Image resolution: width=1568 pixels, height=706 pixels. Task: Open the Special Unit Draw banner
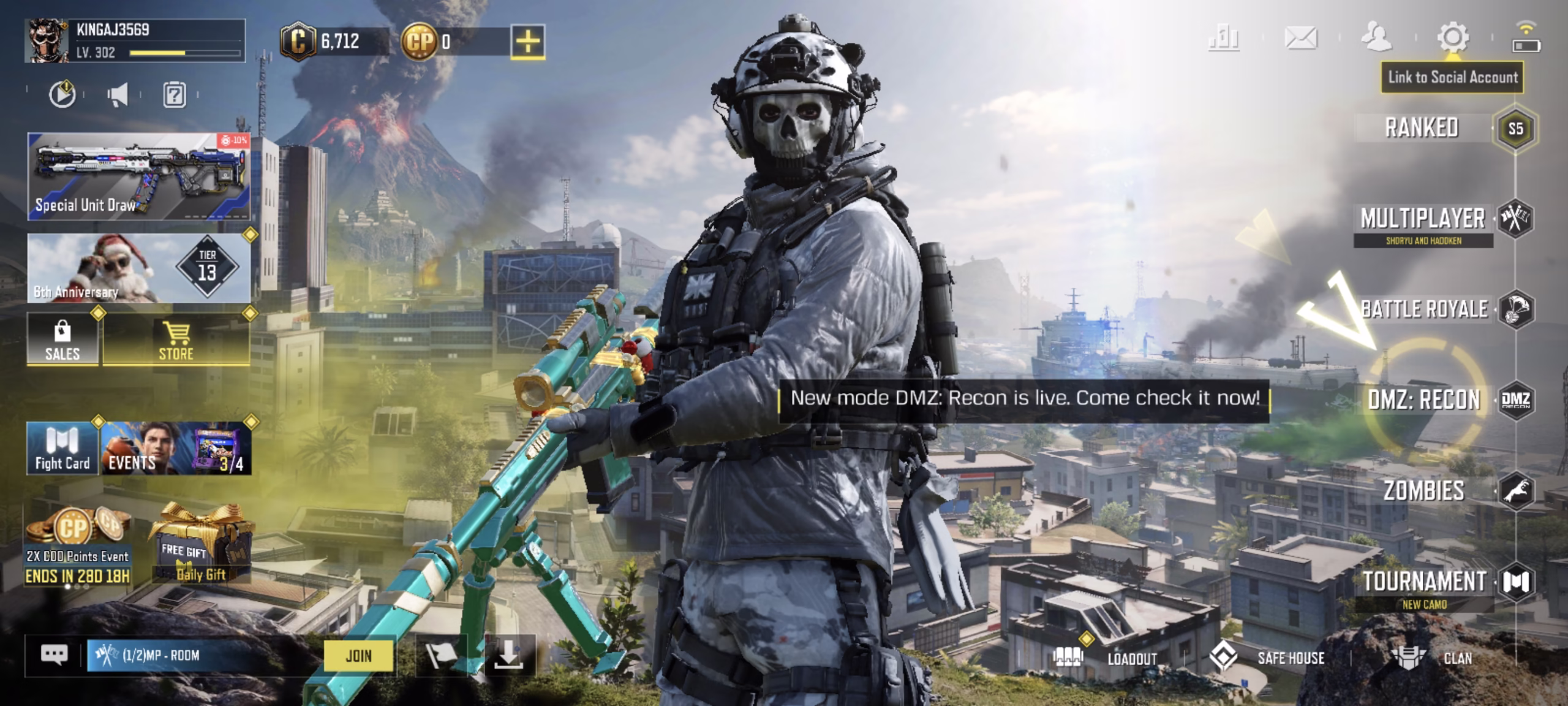click(138, 176)
